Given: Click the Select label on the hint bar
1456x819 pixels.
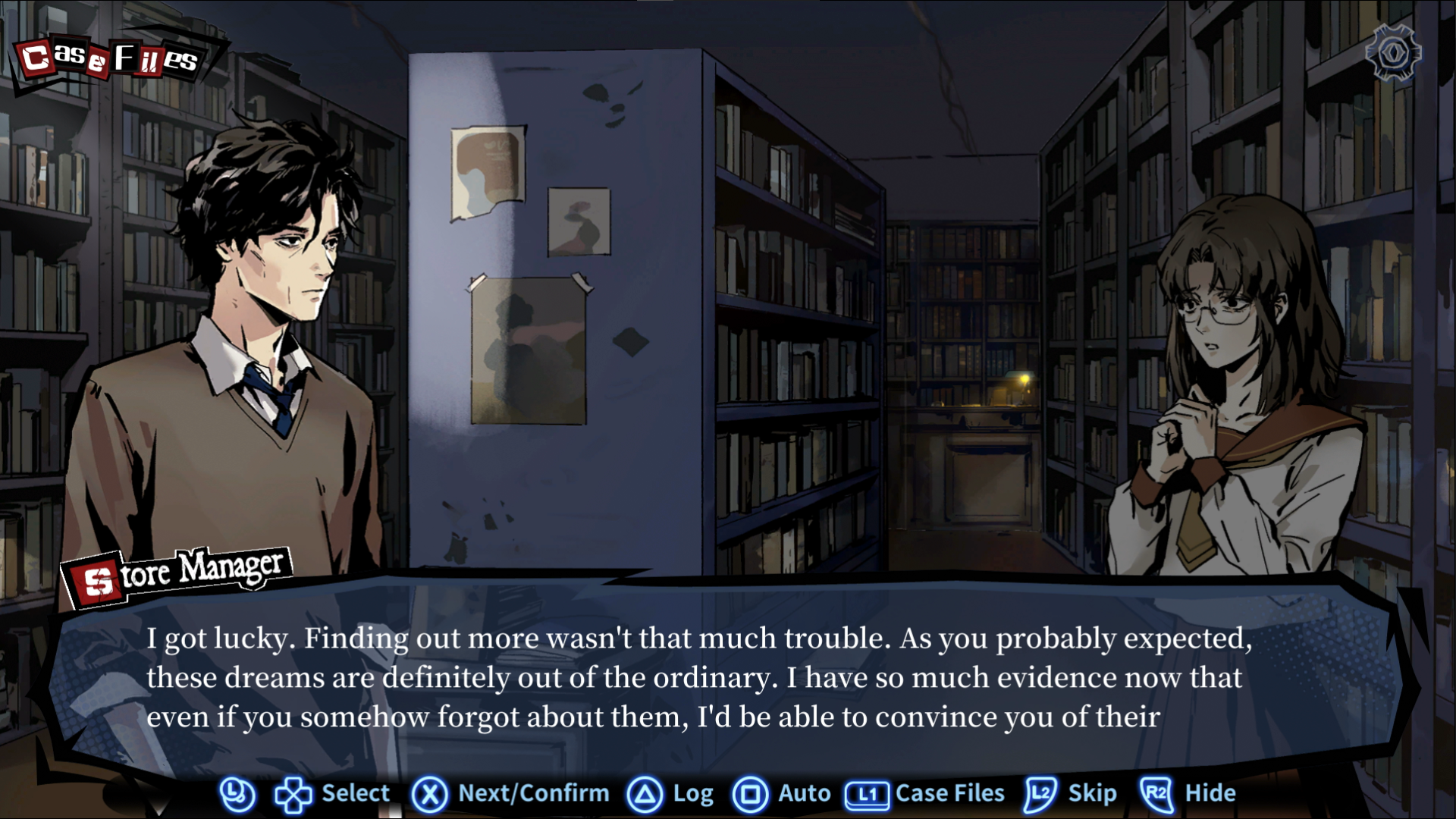Looking at the screenshot, I should click(x=354, y=793).
